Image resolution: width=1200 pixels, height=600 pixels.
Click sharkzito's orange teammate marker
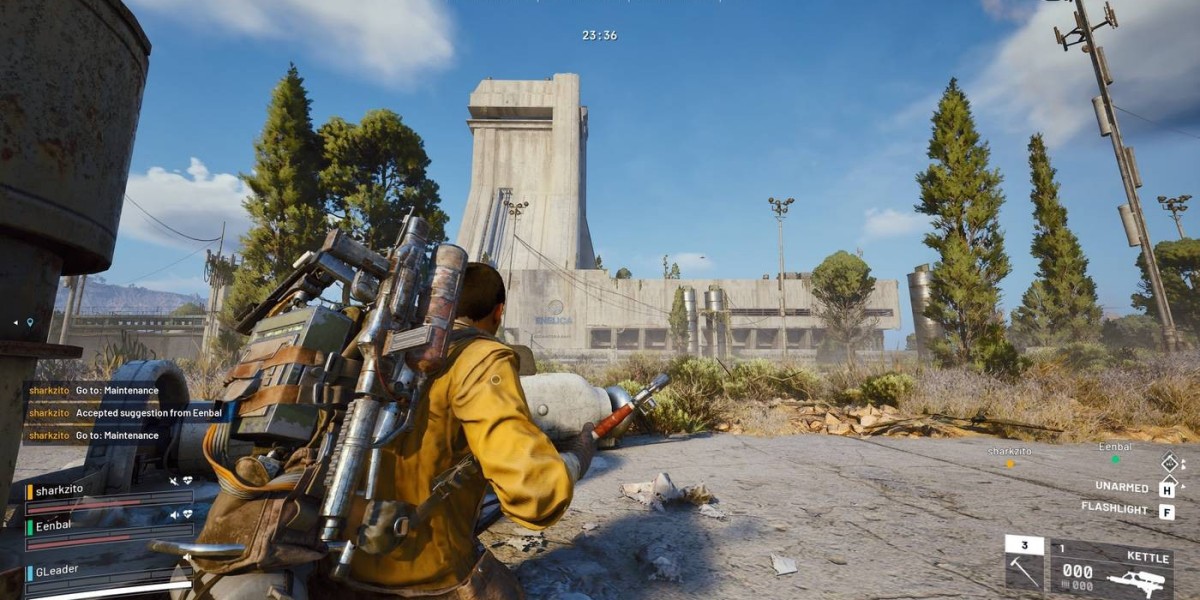pos(1010,463)
